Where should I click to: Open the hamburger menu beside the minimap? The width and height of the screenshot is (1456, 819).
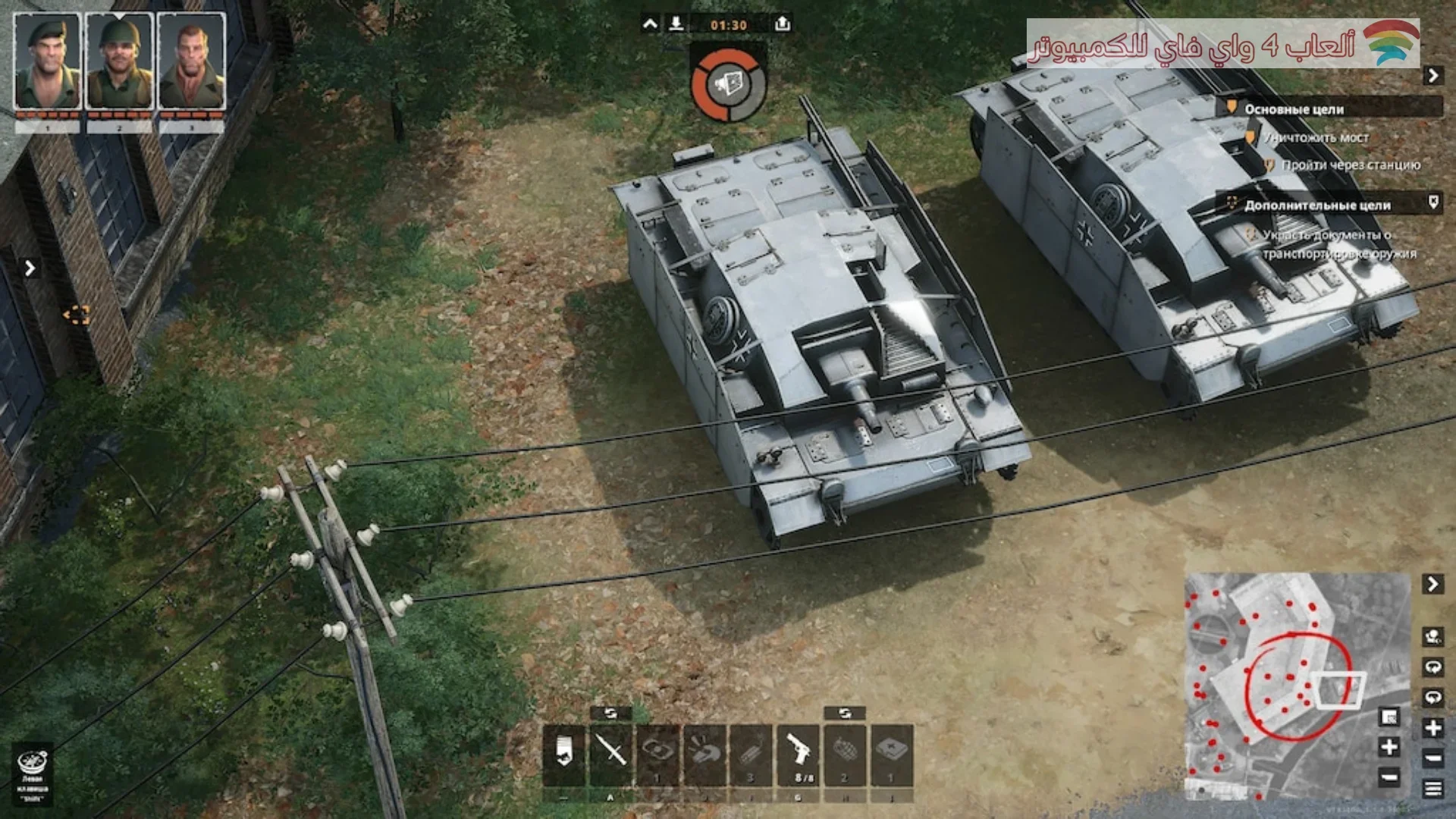click(1432, 789)
